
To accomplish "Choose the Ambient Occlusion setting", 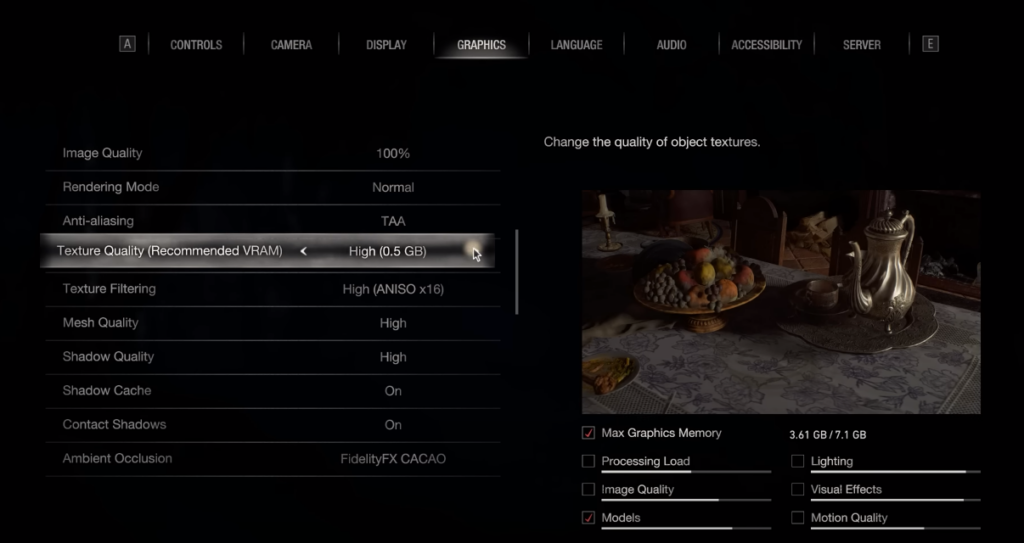I will pyautogui.click(x=270, y=459).
